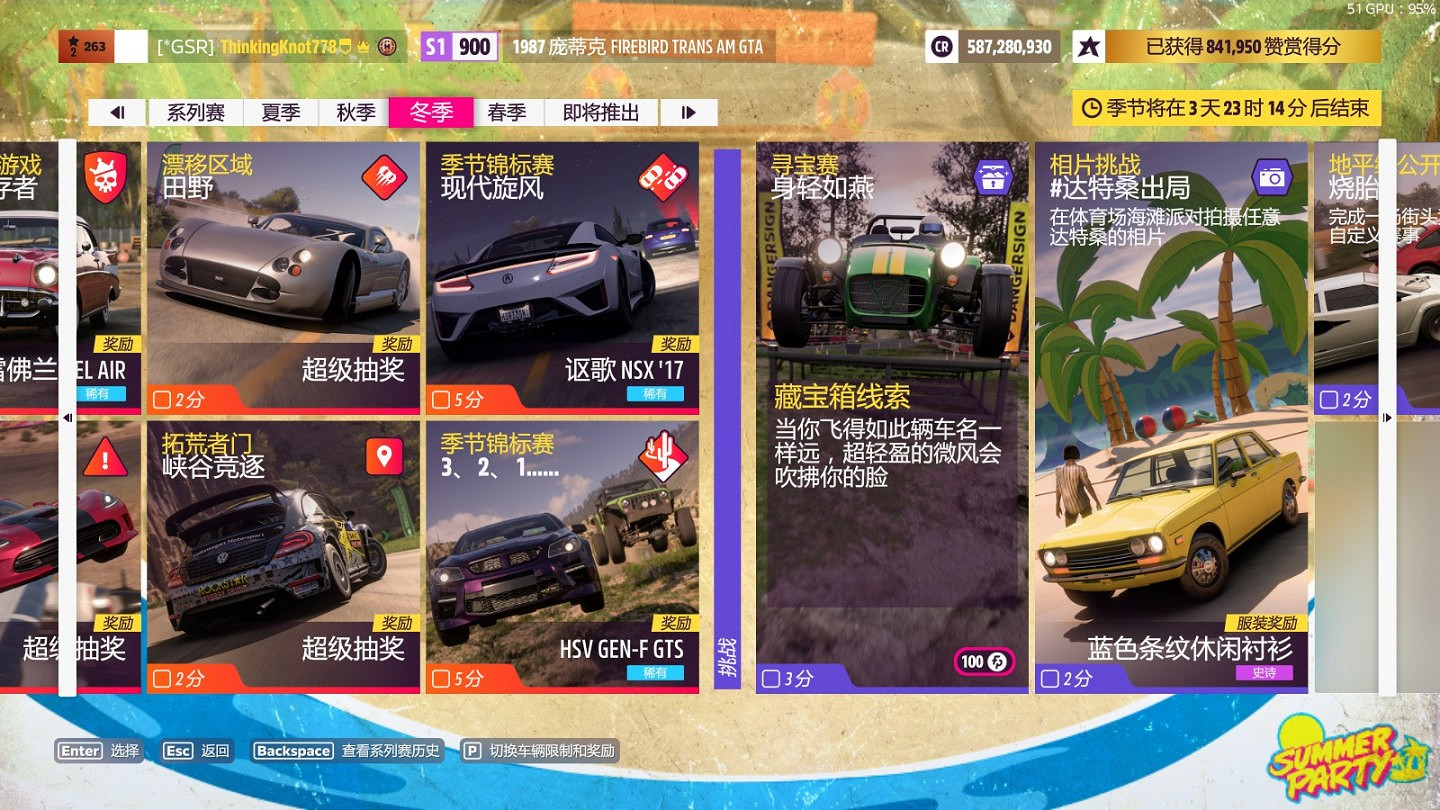Open the HSV GEN-F GTS championship card

[563, 555]
